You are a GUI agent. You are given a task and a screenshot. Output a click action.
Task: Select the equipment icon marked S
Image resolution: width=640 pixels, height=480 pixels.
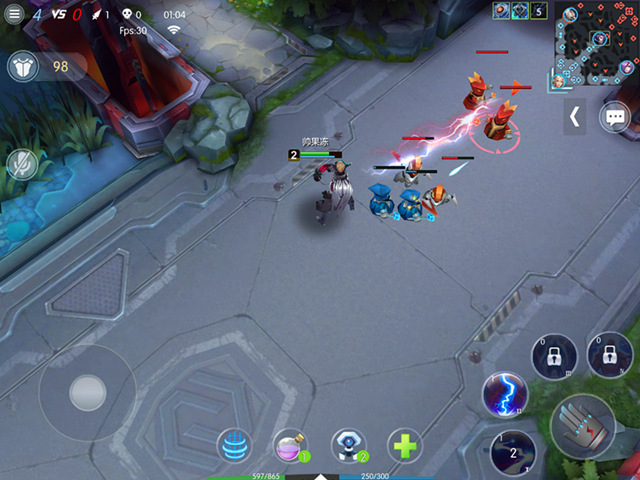click(x=538, y=11)
